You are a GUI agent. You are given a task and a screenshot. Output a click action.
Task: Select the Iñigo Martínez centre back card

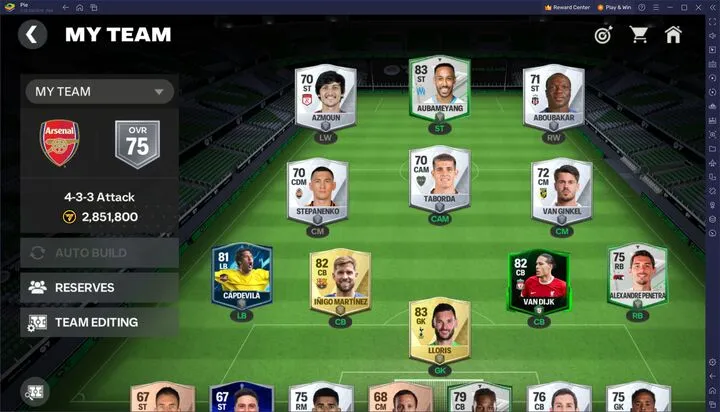[340, 281]
